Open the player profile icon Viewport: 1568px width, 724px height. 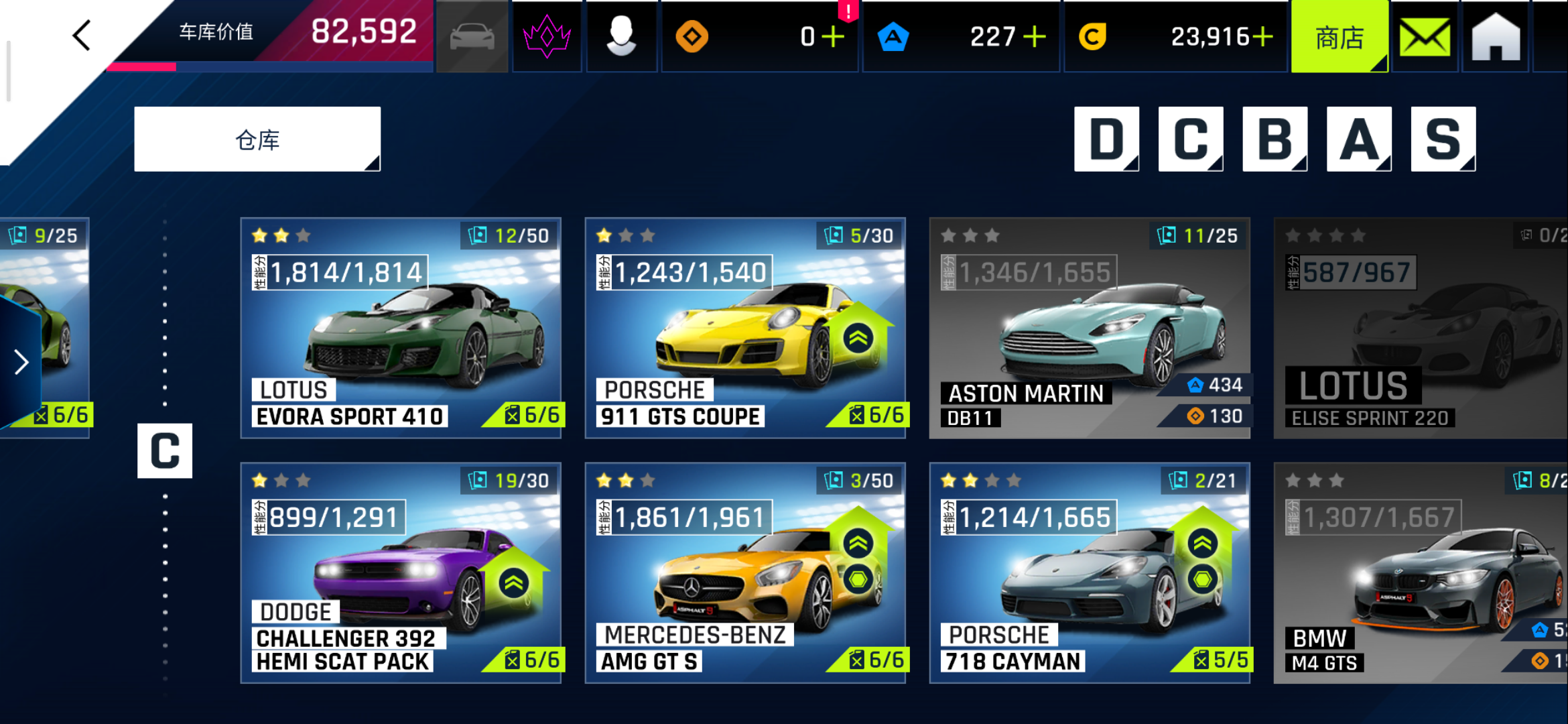tap(621, 36)
